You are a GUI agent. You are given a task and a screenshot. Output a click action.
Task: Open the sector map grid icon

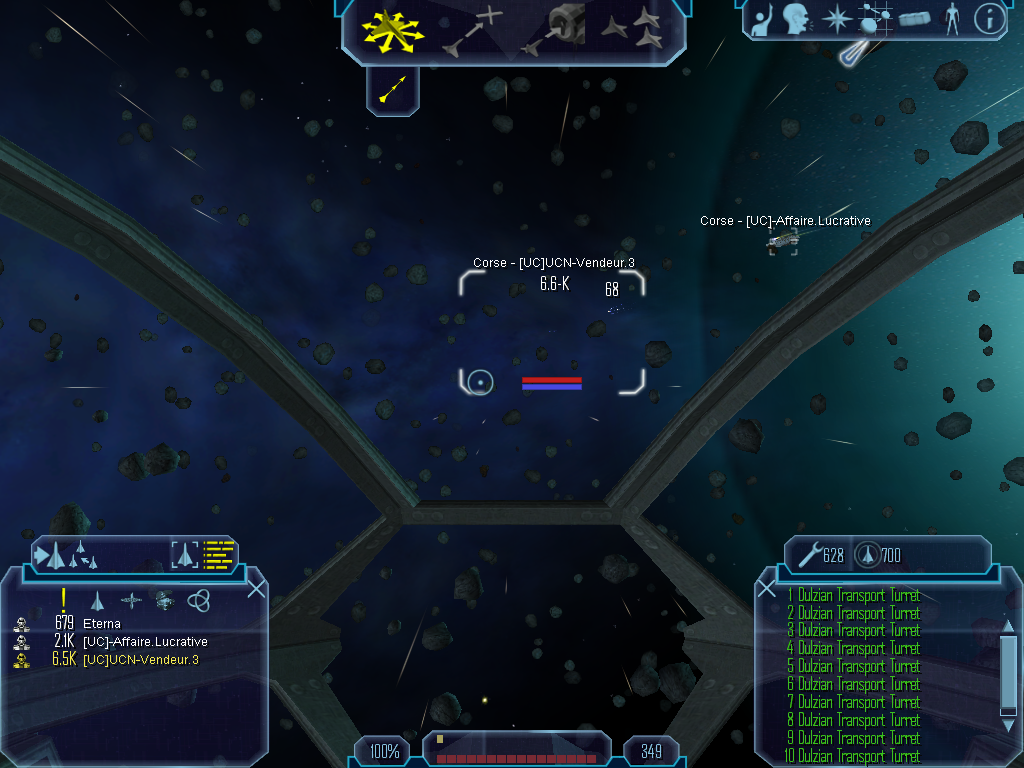tap(876, 18)
